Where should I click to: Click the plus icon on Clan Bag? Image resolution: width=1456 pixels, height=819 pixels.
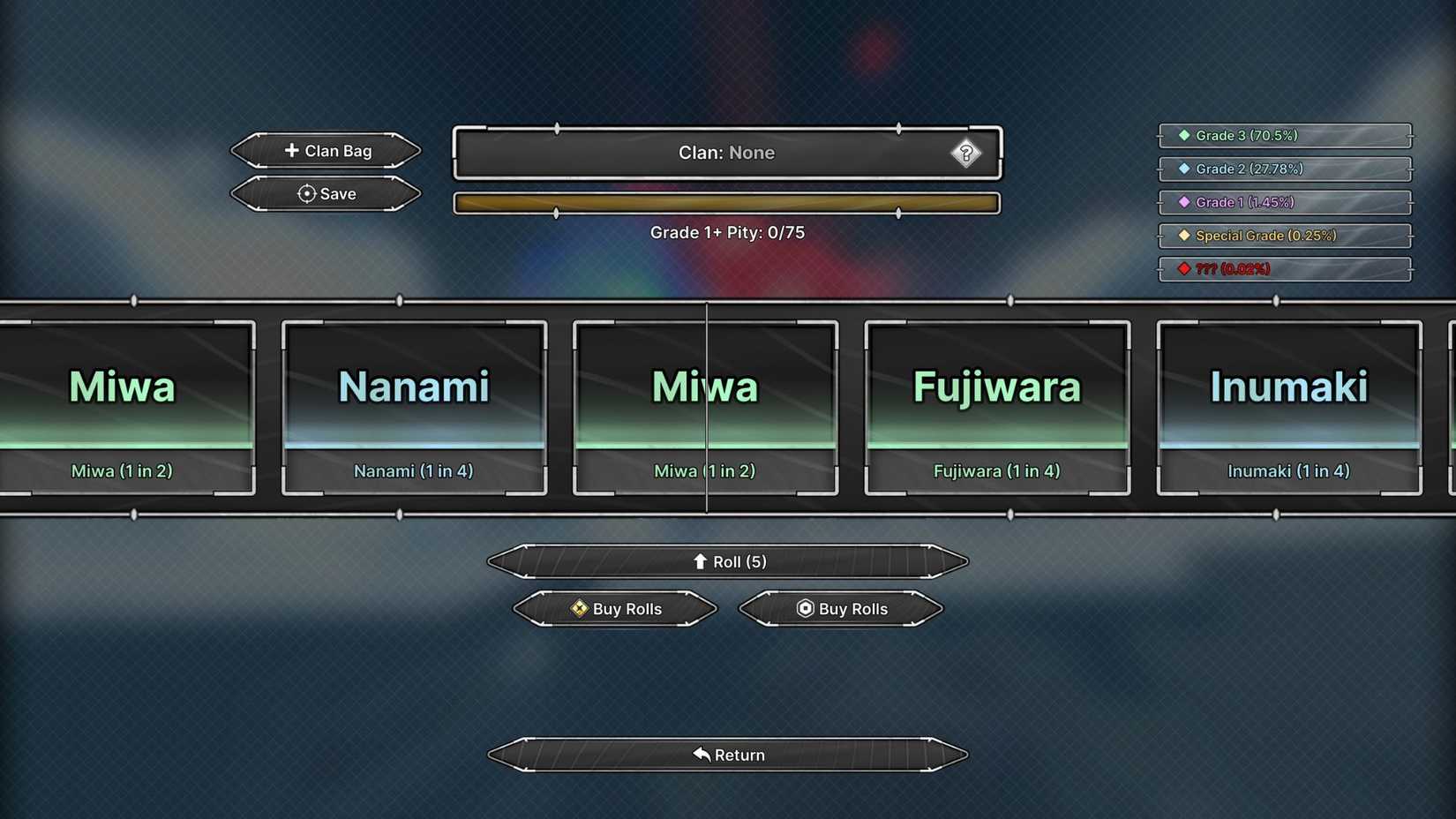(x=291, y=150)
